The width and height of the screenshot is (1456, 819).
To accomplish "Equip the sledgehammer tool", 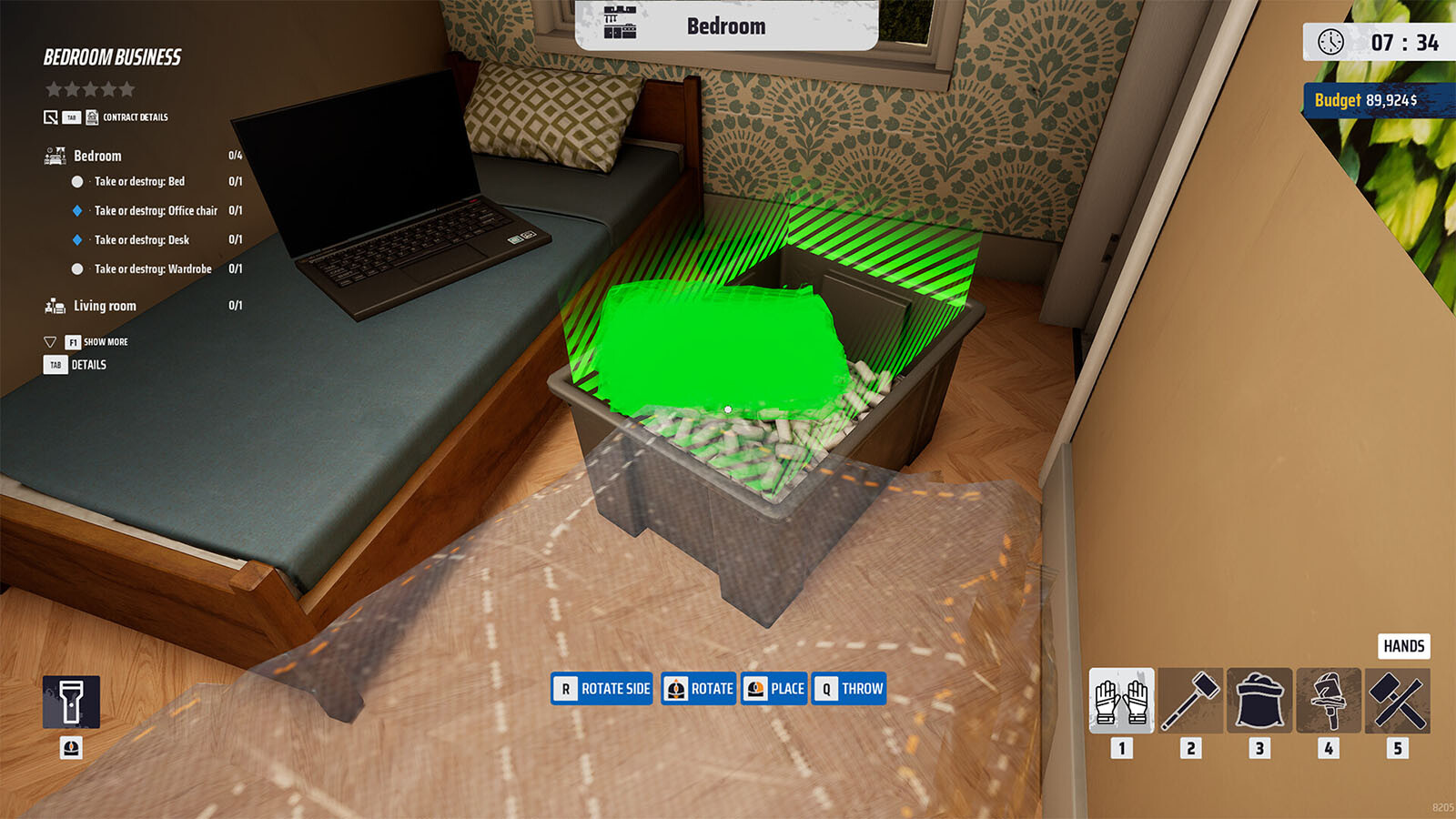I will [x=1190, y=701].
